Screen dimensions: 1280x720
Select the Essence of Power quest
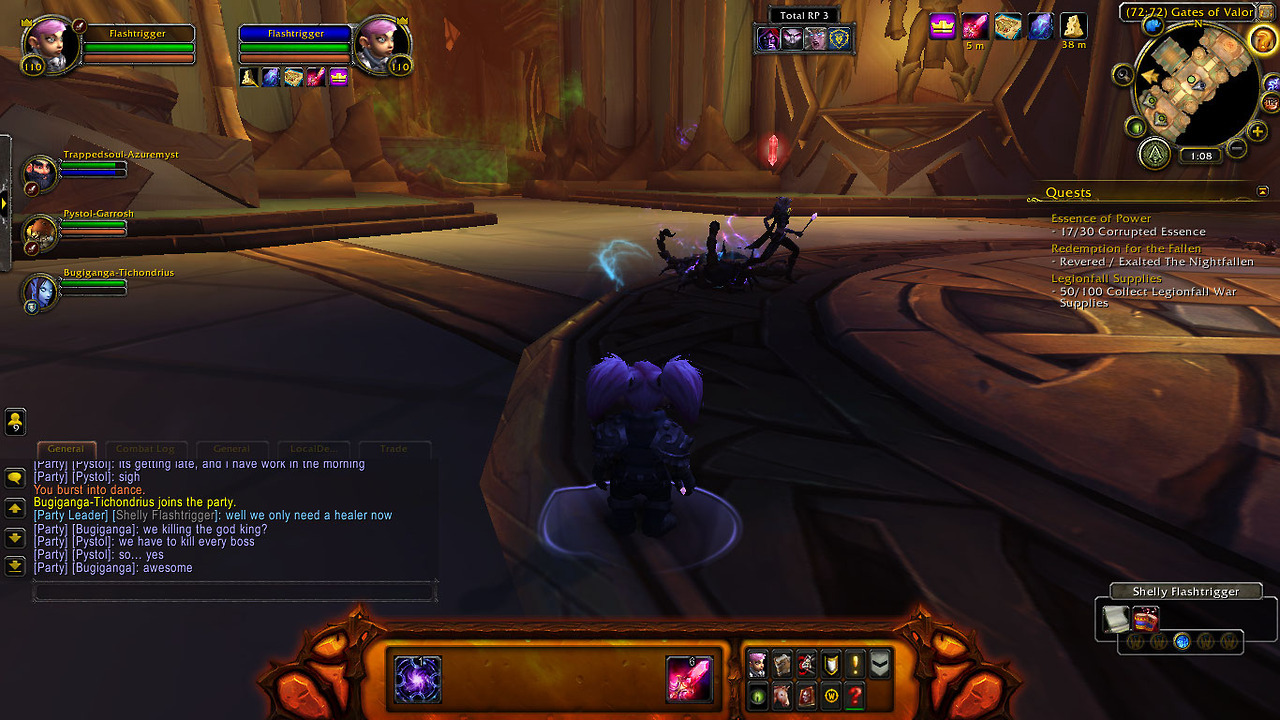pos(1101,218)
